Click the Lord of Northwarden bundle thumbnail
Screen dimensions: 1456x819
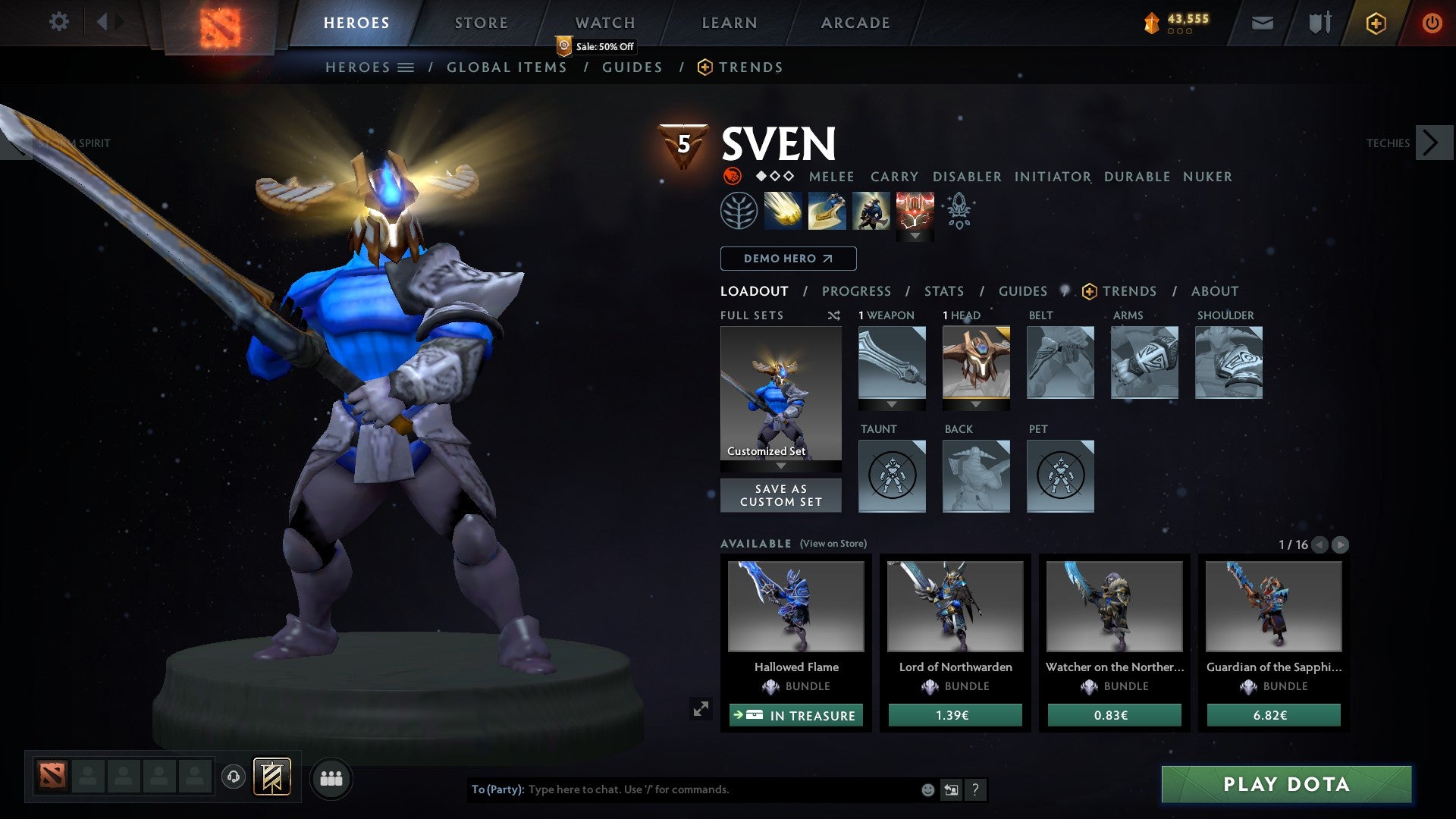954,606
